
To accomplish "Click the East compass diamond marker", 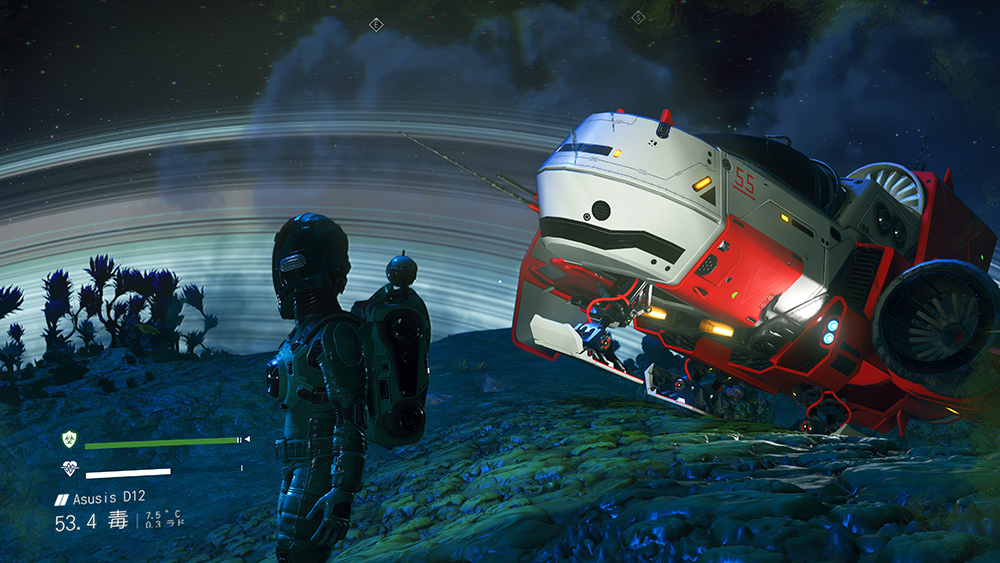I will [x=376, y=24].
